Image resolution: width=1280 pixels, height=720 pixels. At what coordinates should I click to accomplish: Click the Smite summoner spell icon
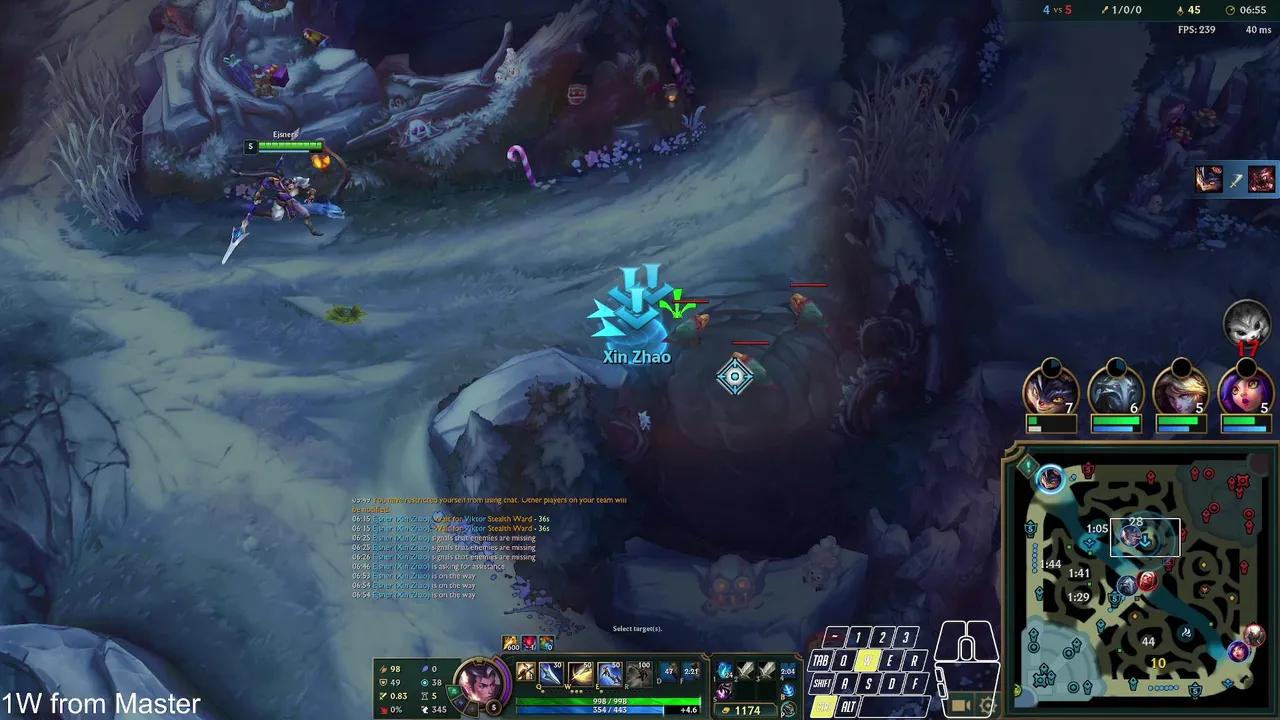tap(670, 671)
